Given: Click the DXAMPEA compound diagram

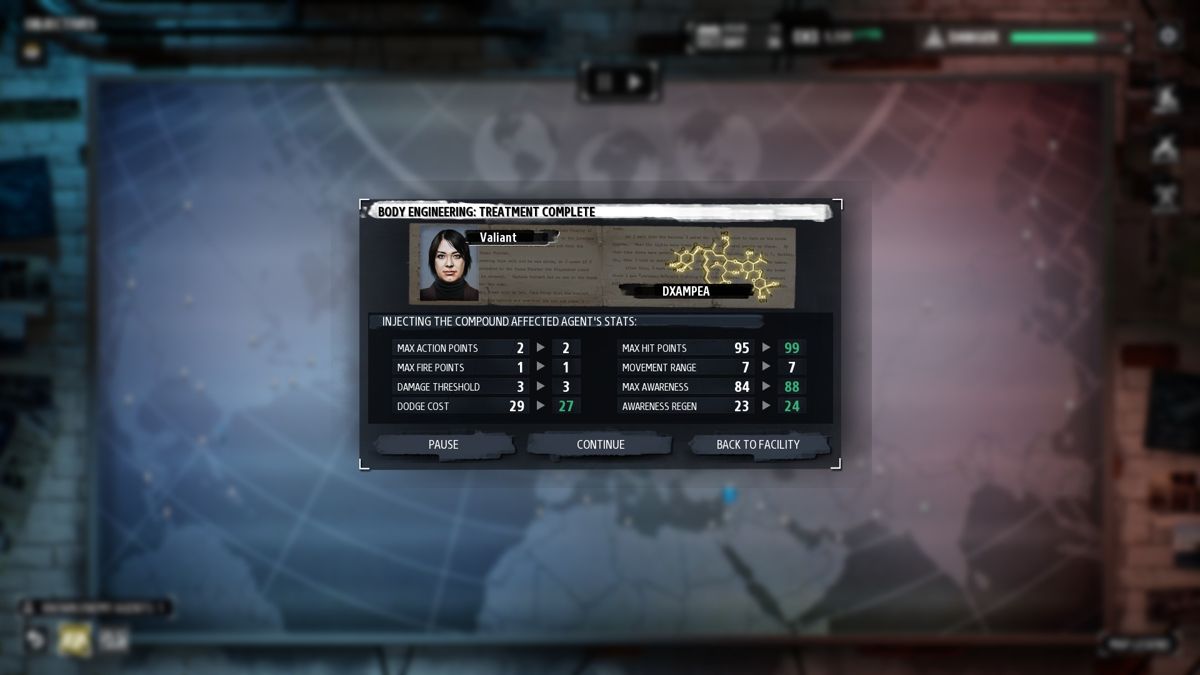Looking at the screenshot, I should (722, 261).
